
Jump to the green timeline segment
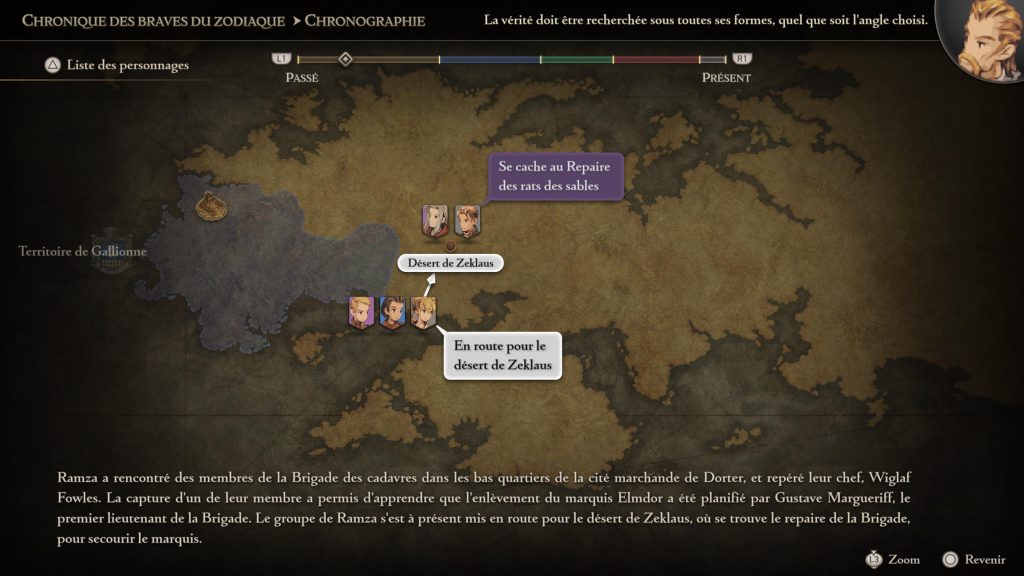click(x=577, y=60)
